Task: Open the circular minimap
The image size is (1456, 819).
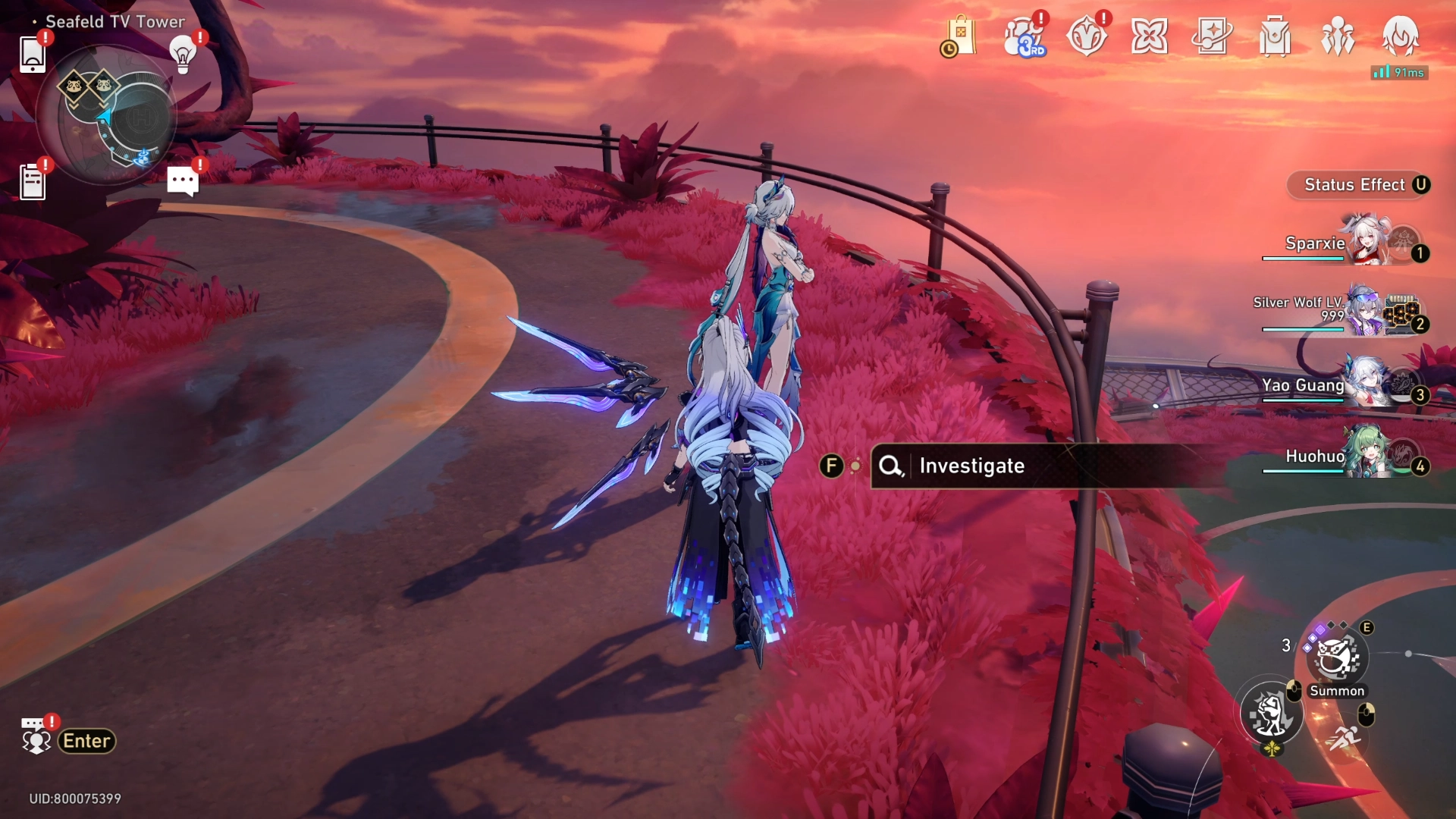Action: click(107, 116)
